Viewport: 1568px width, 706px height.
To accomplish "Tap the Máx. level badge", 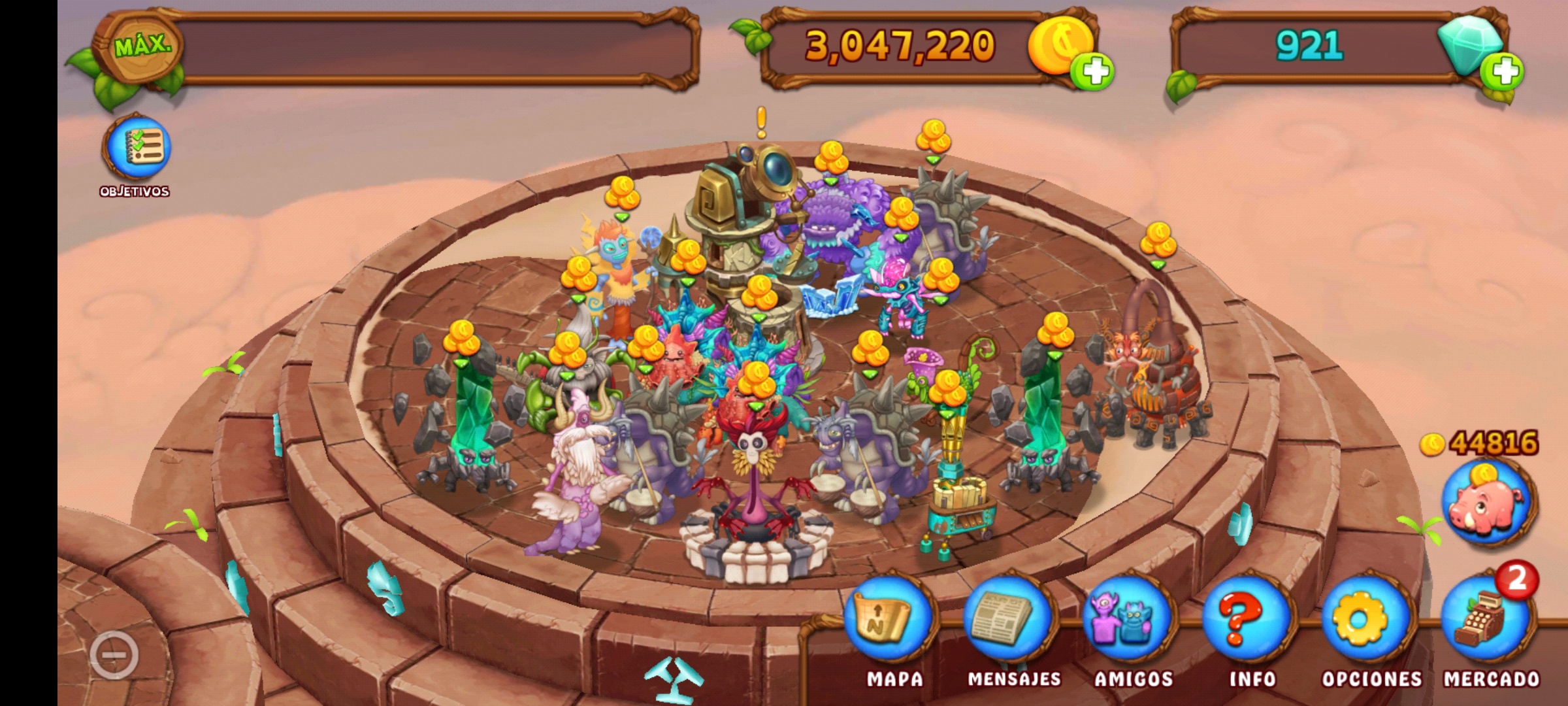I will [139, 47].
